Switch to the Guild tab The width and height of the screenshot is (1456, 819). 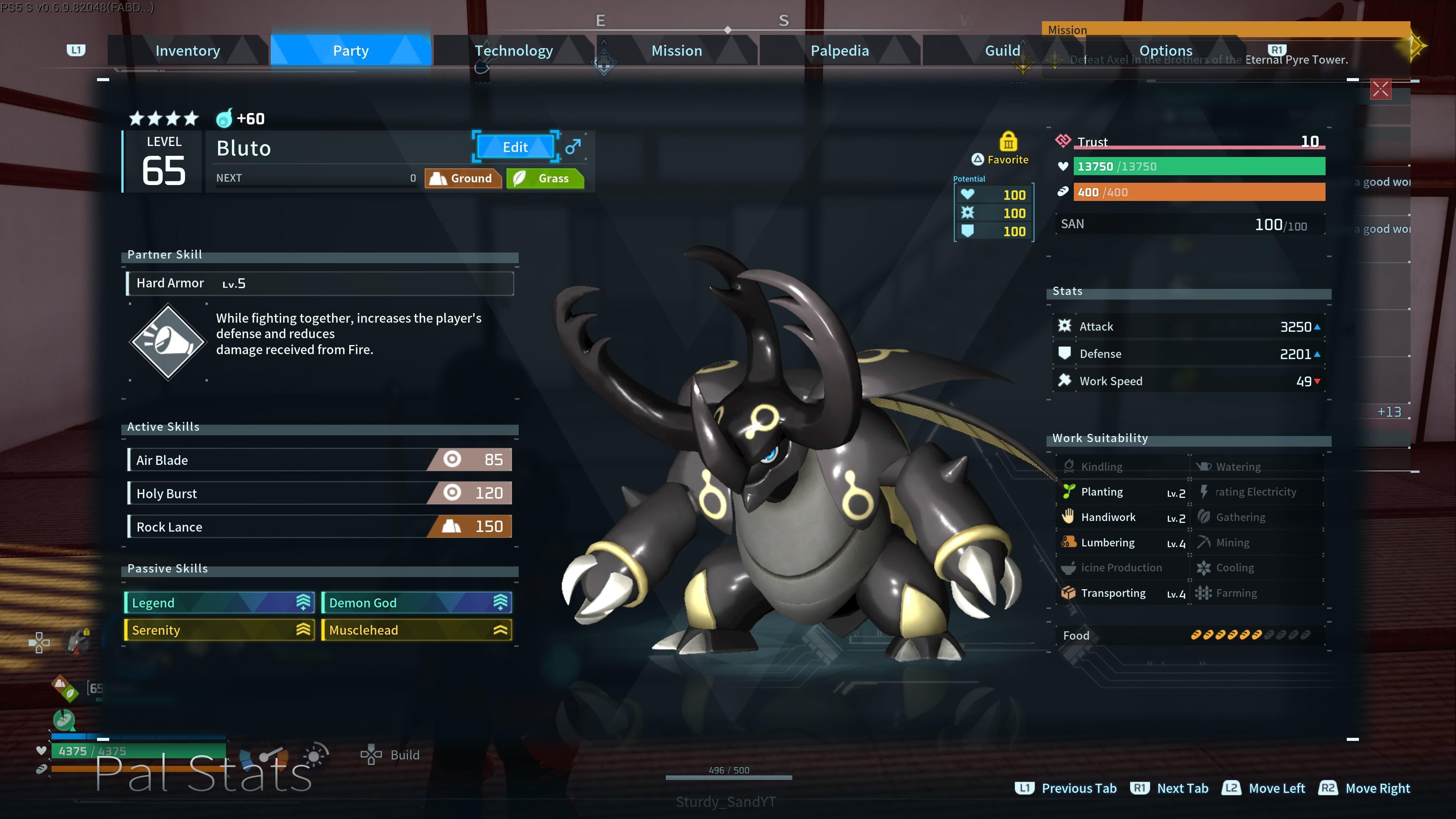[x=1002, y=51]
